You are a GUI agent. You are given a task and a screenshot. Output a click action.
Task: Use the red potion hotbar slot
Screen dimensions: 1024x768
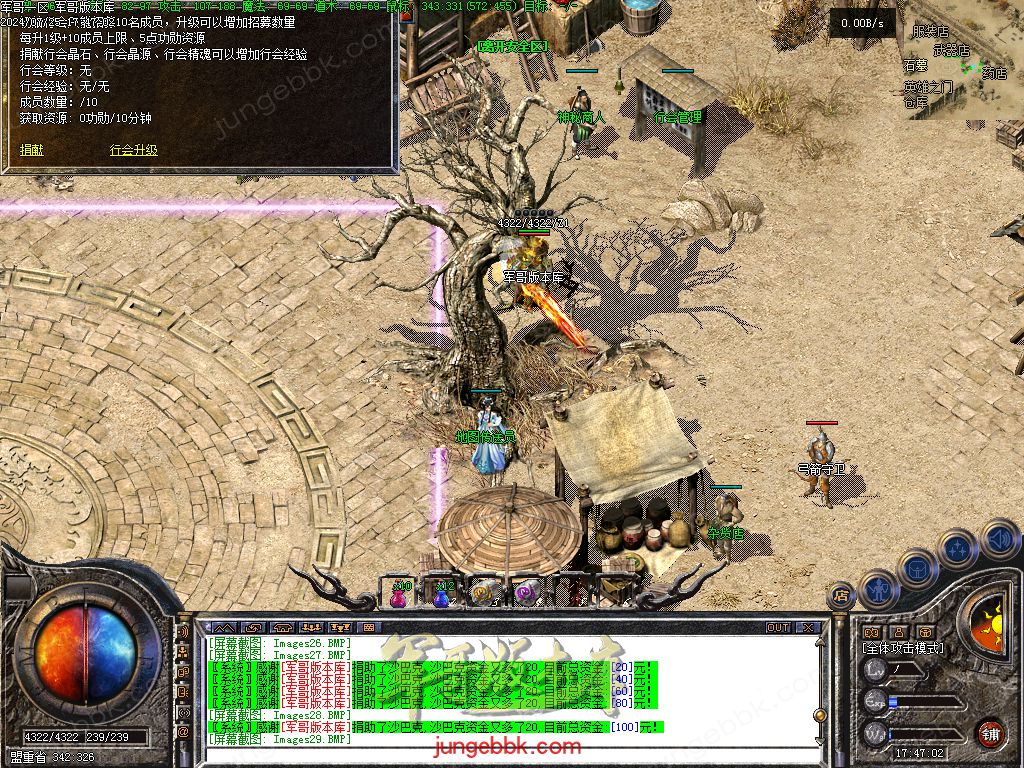point(401,594)
